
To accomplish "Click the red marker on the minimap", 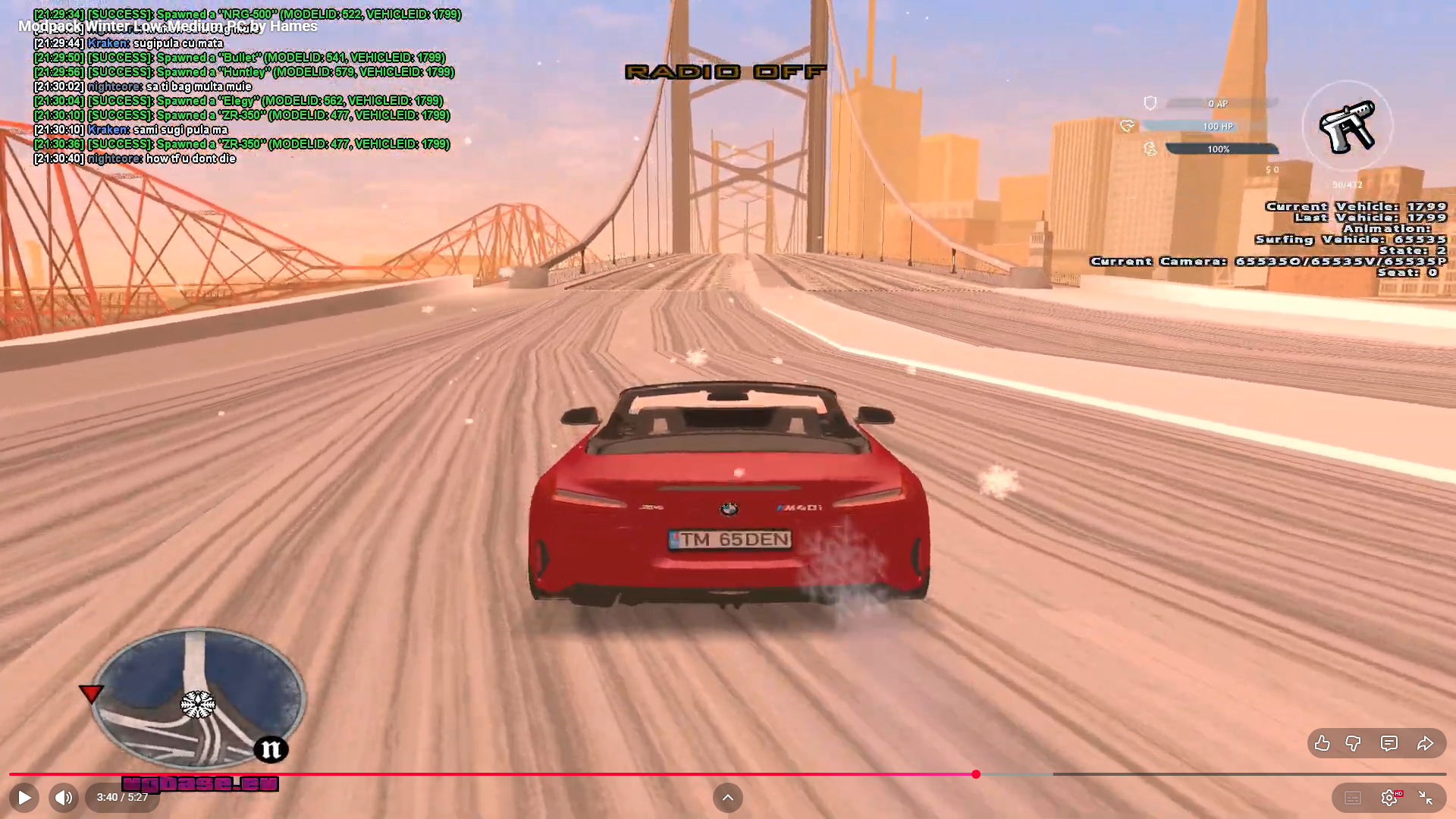I will click(91, 693).
